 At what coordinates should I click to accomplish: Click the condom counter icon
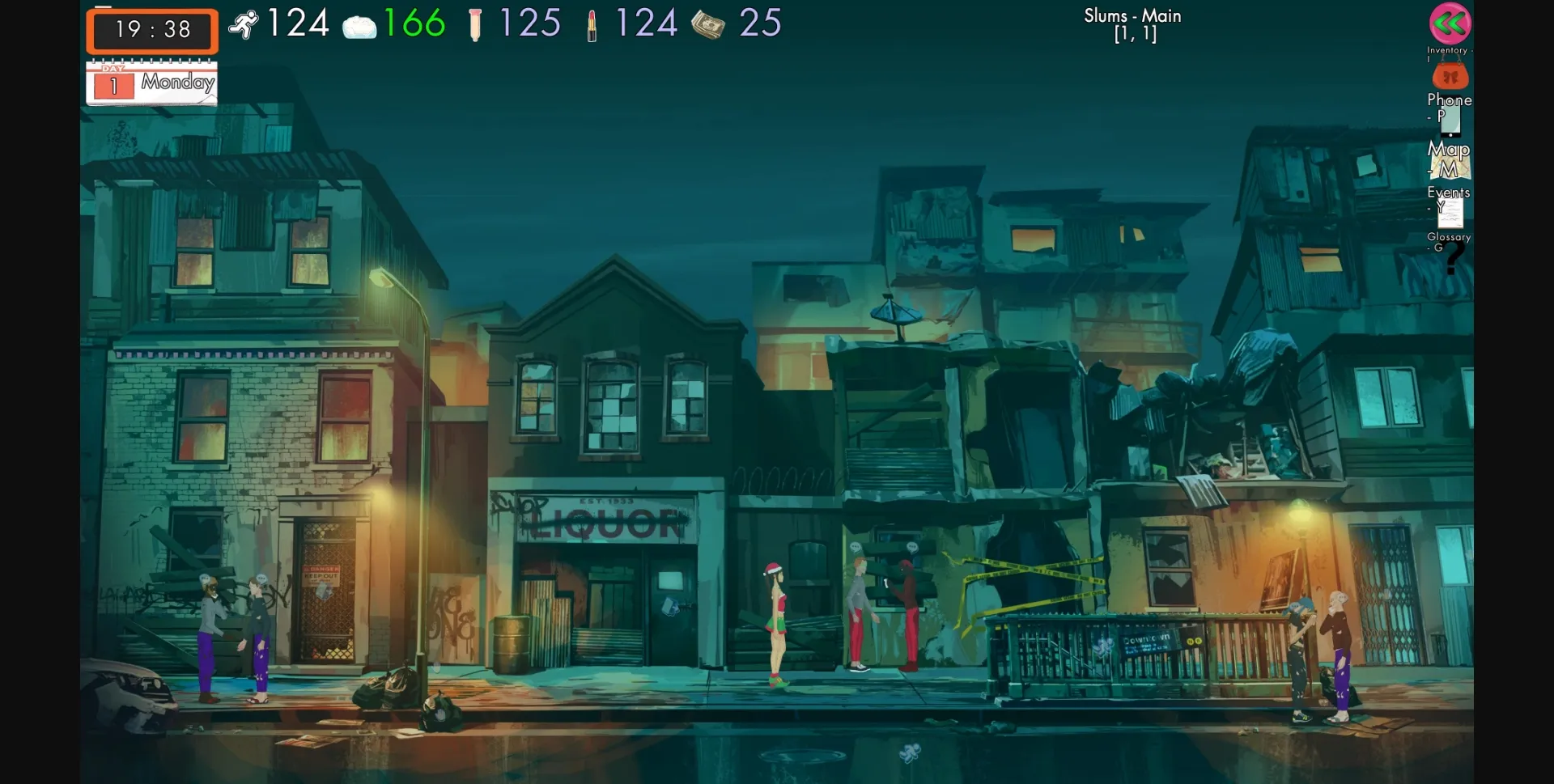[x=476, y=23]
